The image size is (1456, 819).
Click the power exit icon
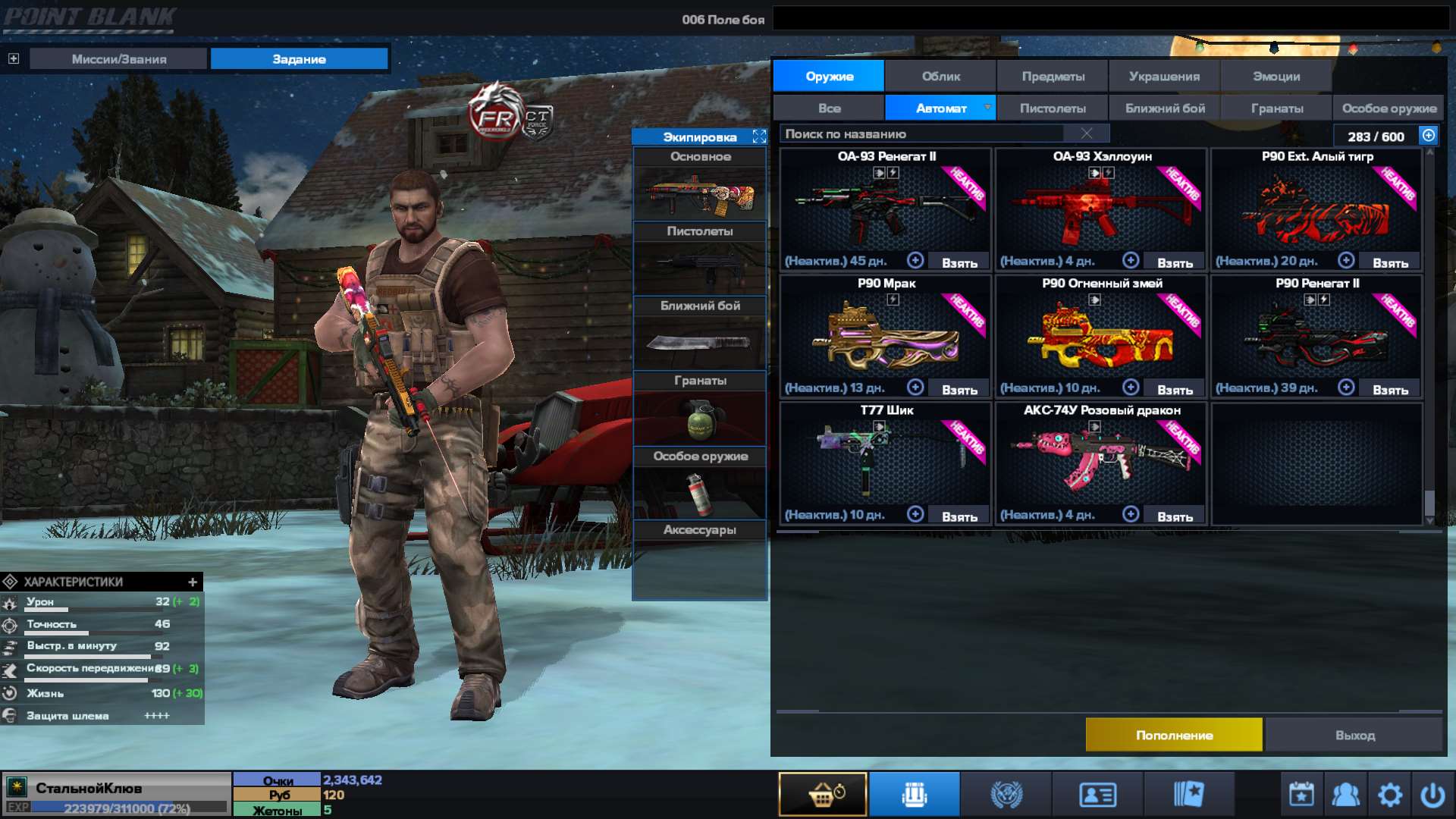pyautogui.click(x=1435, y=793)
